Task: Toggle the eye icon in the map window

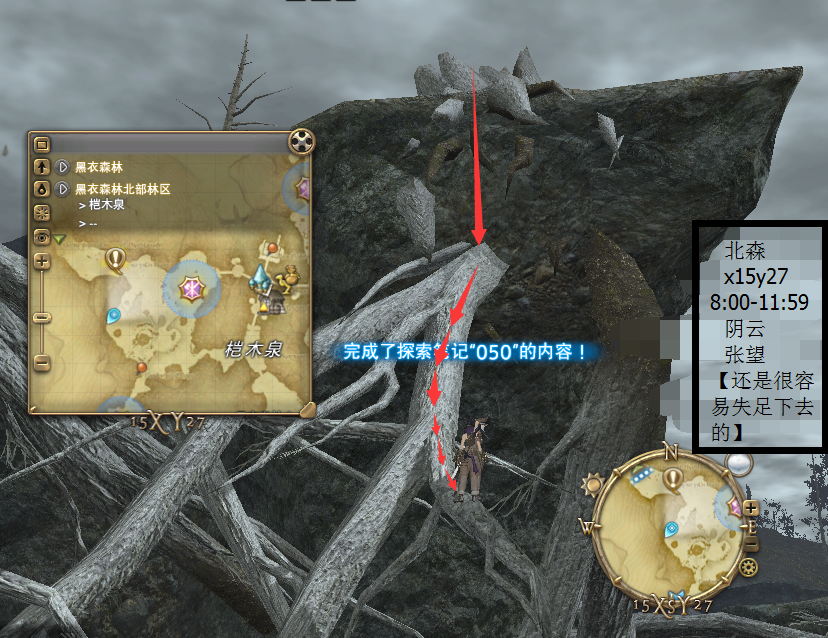Action: (x=42, y=237)
